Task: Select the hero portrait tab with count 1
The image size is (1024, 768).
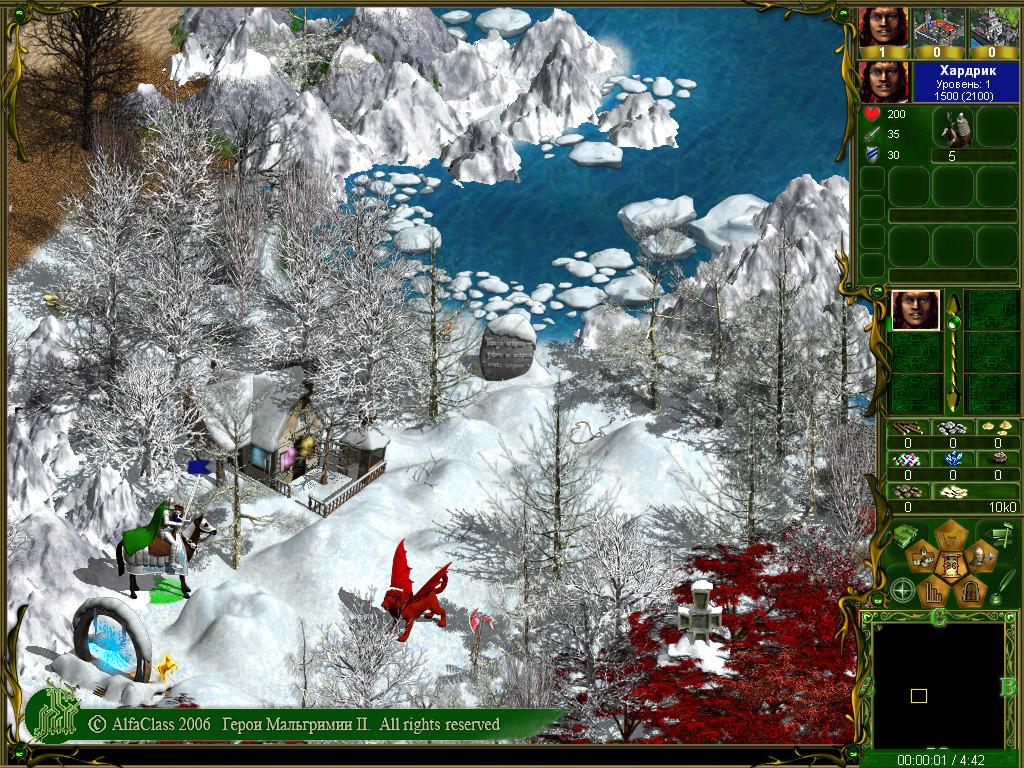Action: (884, 28)
